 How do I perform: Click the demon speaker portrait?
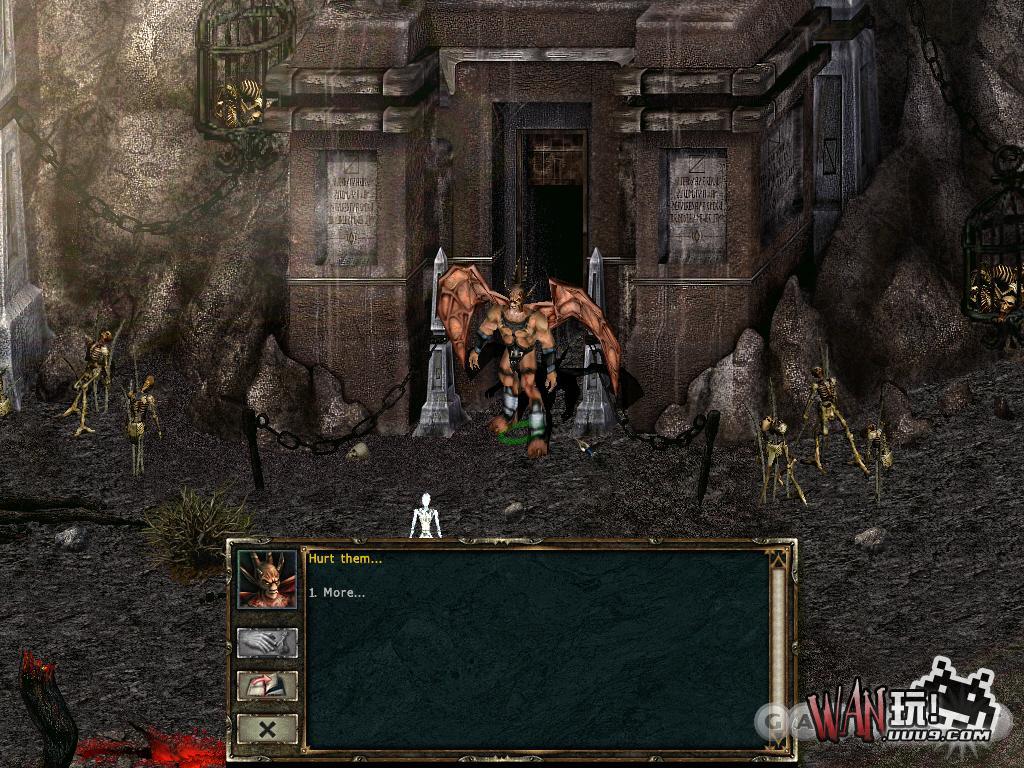(x=267, y=579)
